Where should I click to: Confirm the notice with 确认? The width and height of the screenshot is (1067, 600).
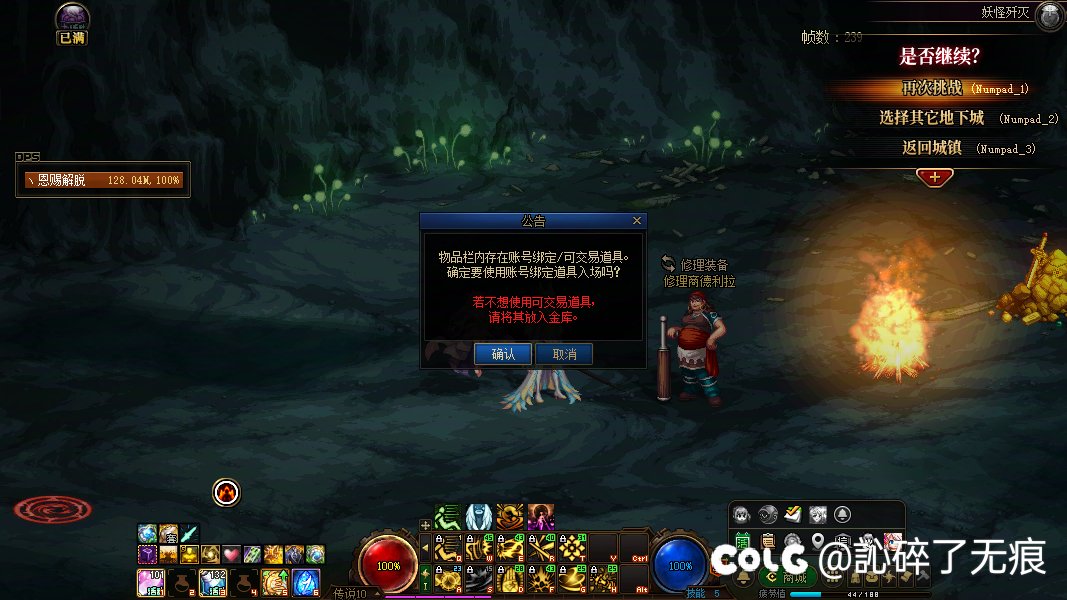click(503, 354)
